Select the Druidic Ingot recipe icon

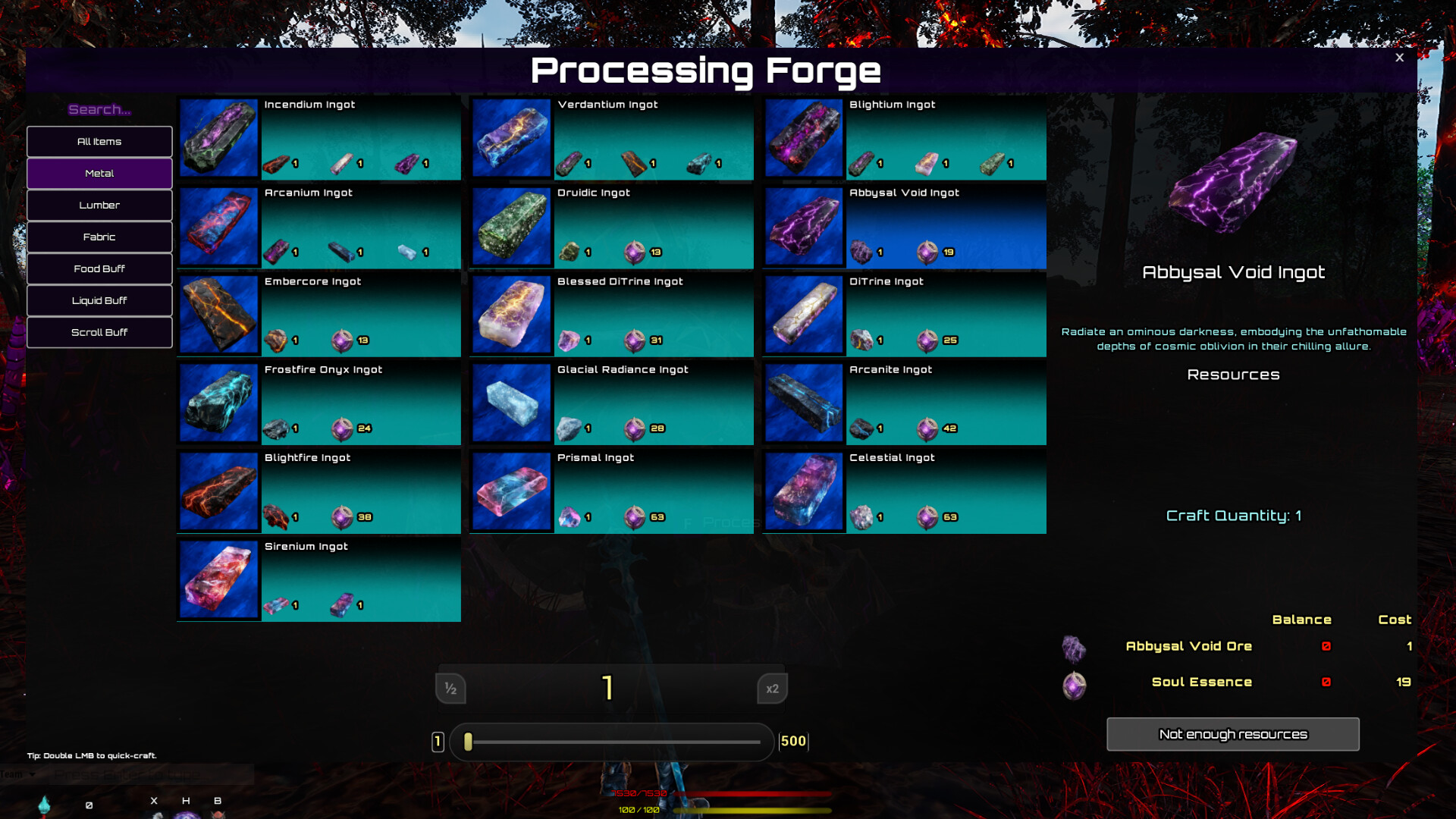511,226
